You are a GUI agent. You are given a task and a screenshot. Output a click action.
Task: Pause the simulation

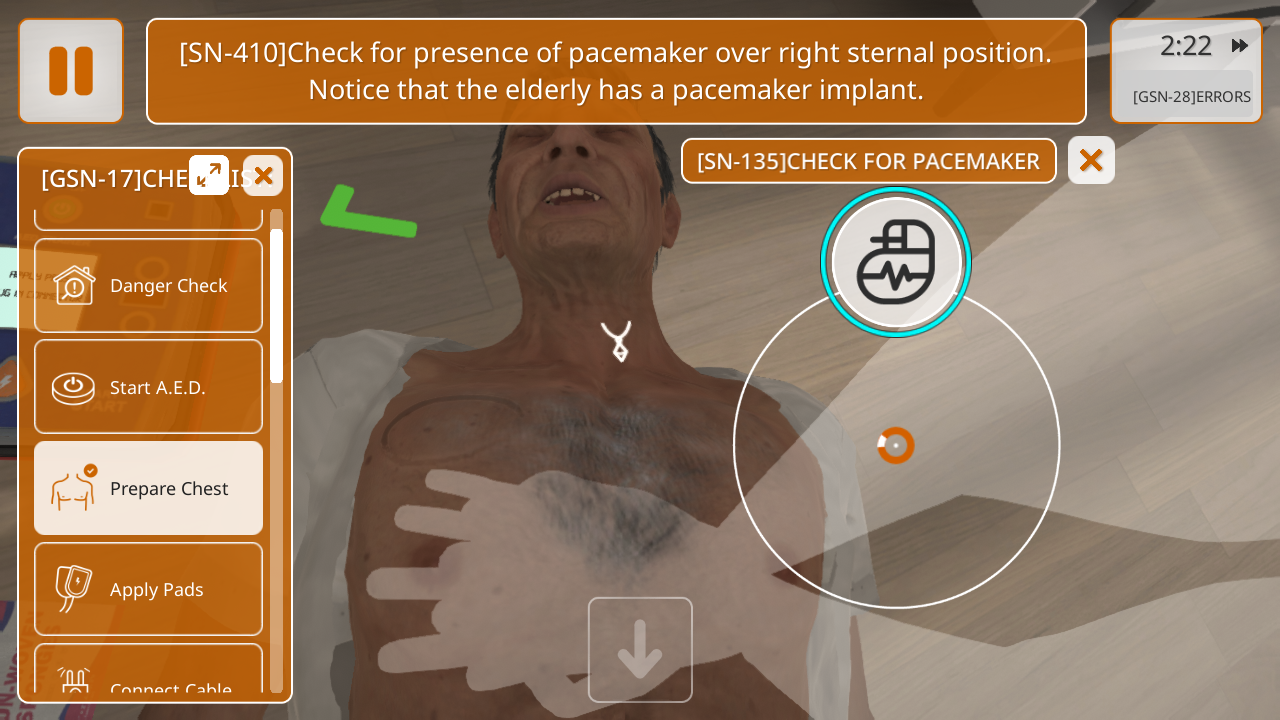[x=71, y=71]
